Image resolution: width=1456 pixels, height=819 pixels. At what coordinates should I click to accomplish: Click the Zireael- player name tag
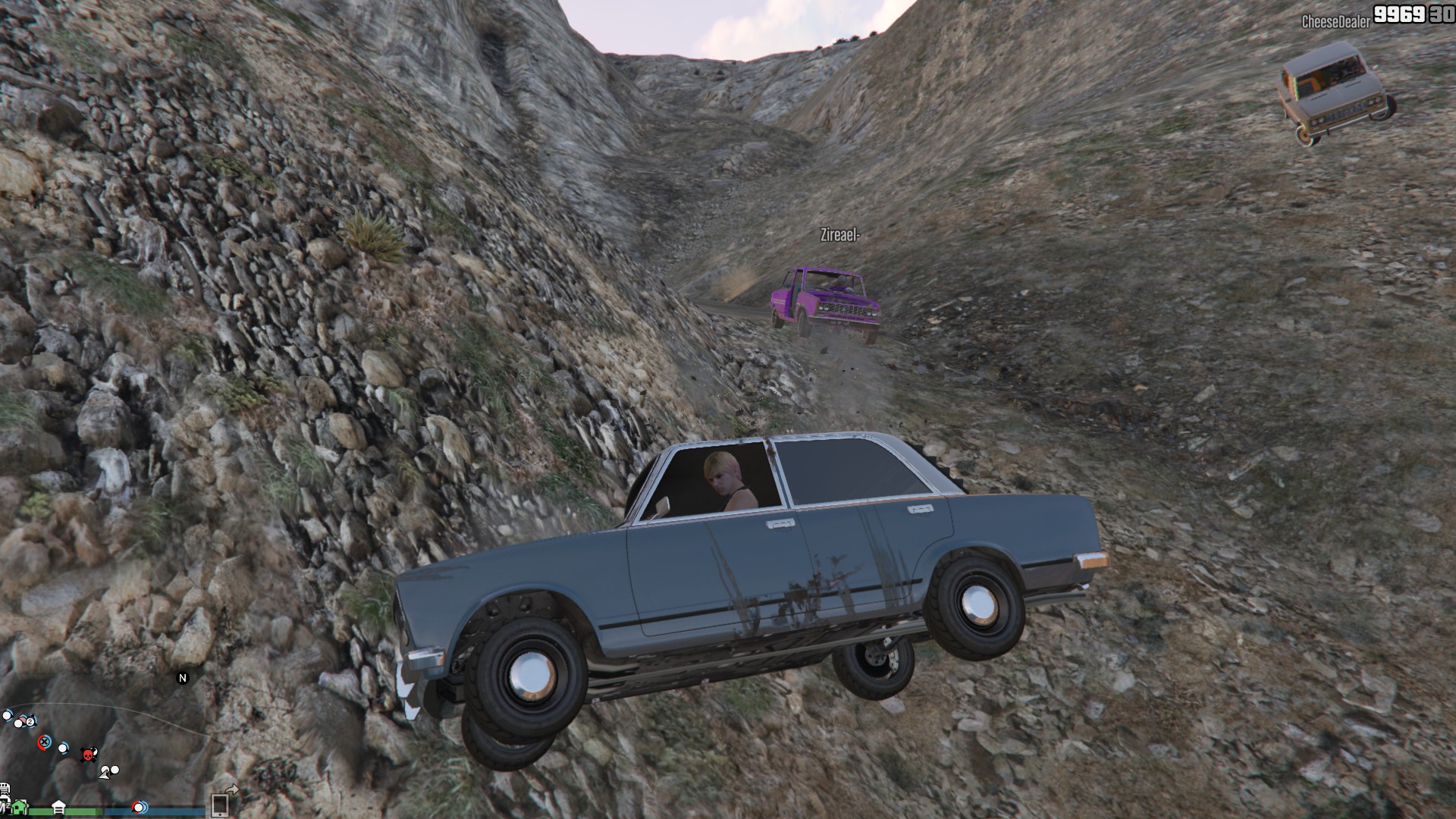coord(839,235)
